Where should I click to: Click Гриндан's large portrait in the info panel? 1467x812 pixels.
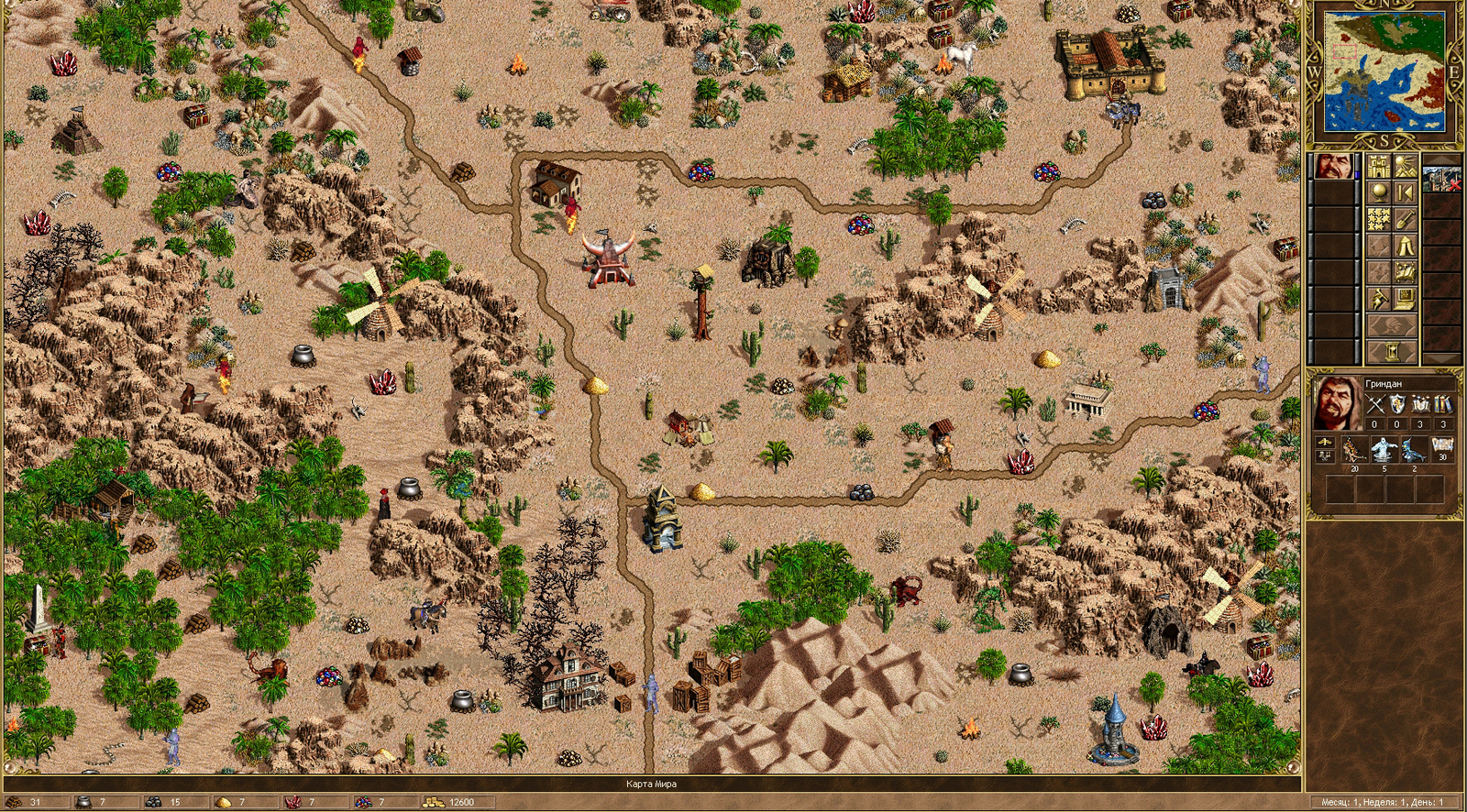click(1337, 403)
